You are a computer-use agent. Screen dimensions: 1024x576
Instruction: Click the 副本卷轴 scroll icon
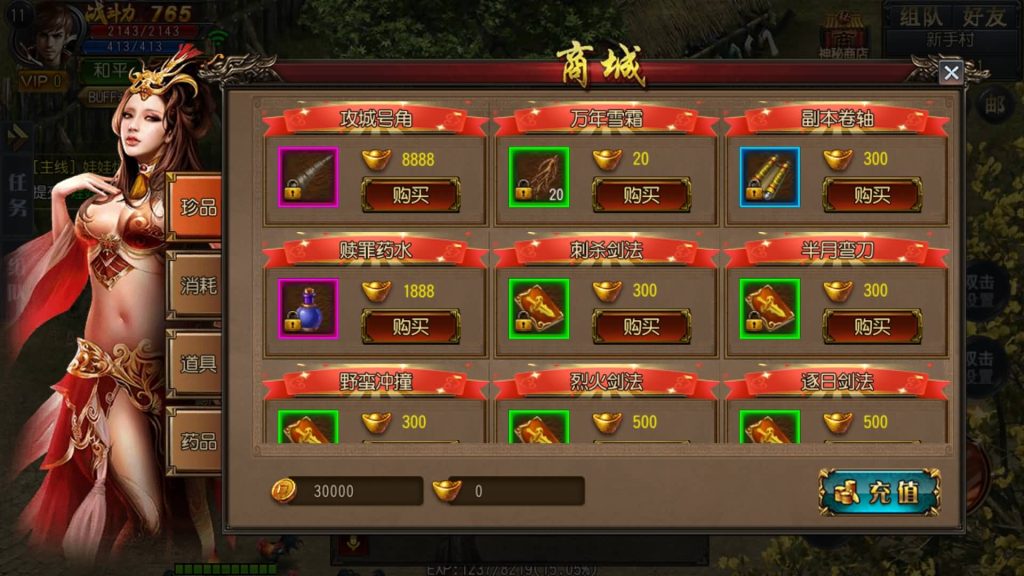click(x=770, y=176)
